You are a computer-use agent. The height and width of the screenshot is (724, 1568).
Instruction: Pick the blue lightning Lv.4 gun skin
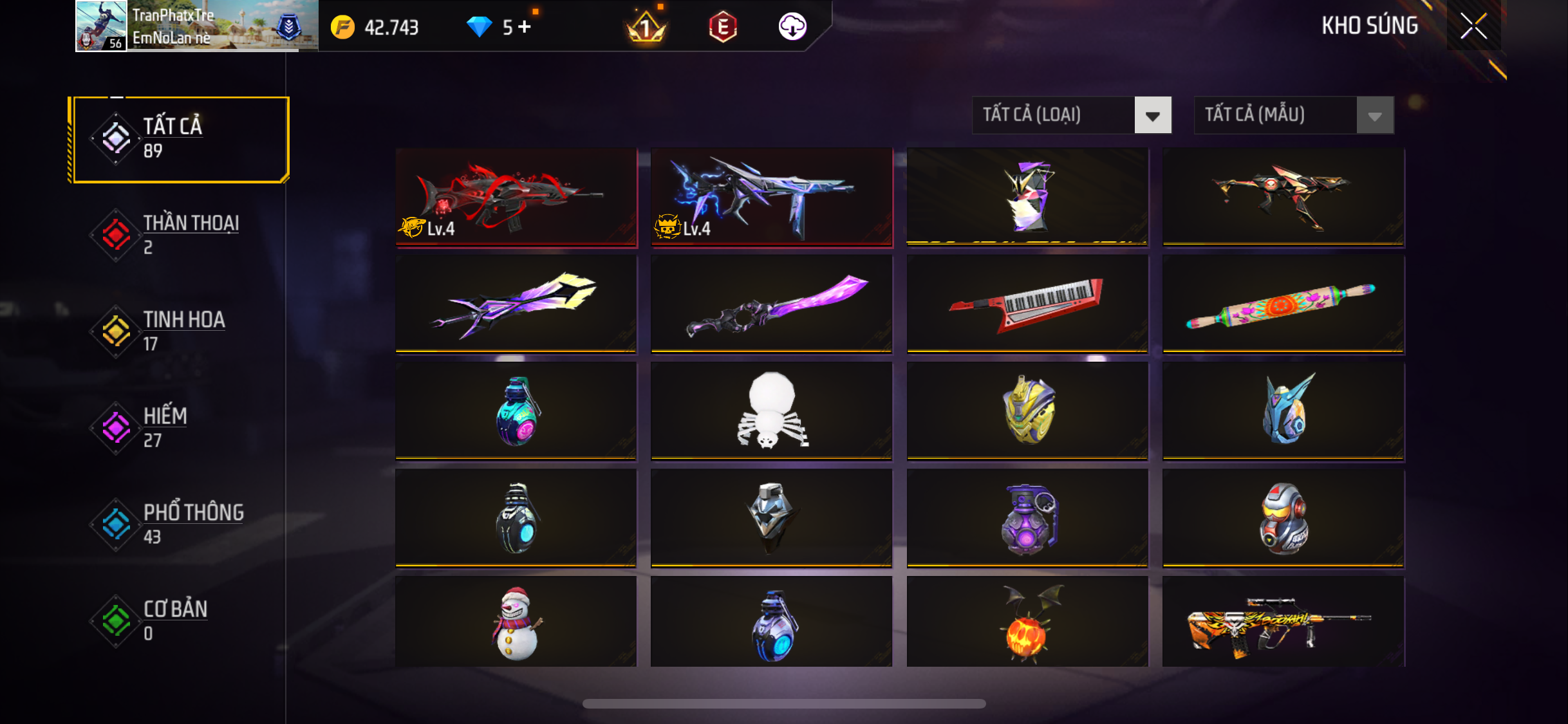pos(771,196)
